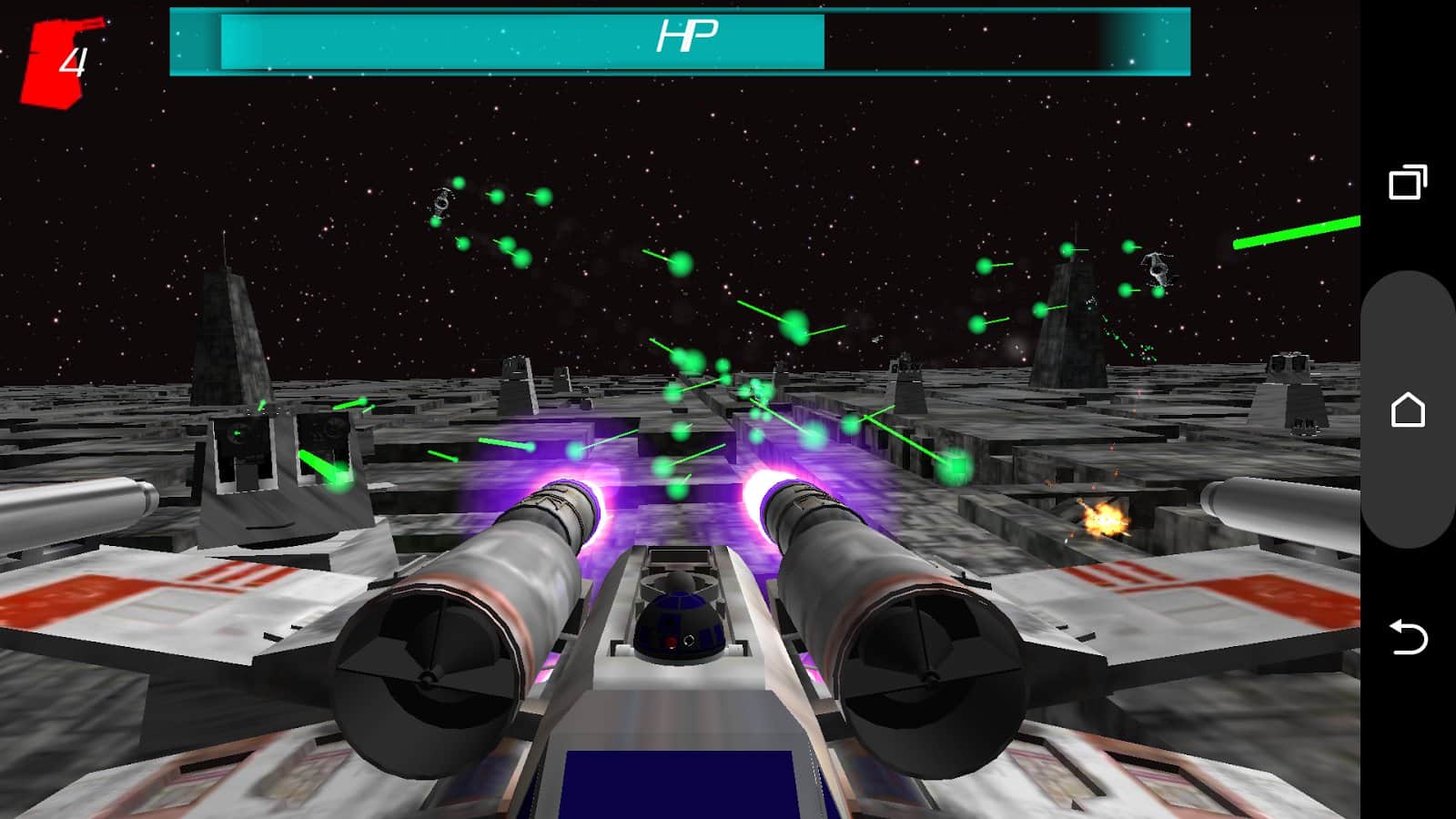The height and width of the screenshot is (819, 1456).
Task: Go back with the Android back arrow
Action: [x=1407, y=637]
